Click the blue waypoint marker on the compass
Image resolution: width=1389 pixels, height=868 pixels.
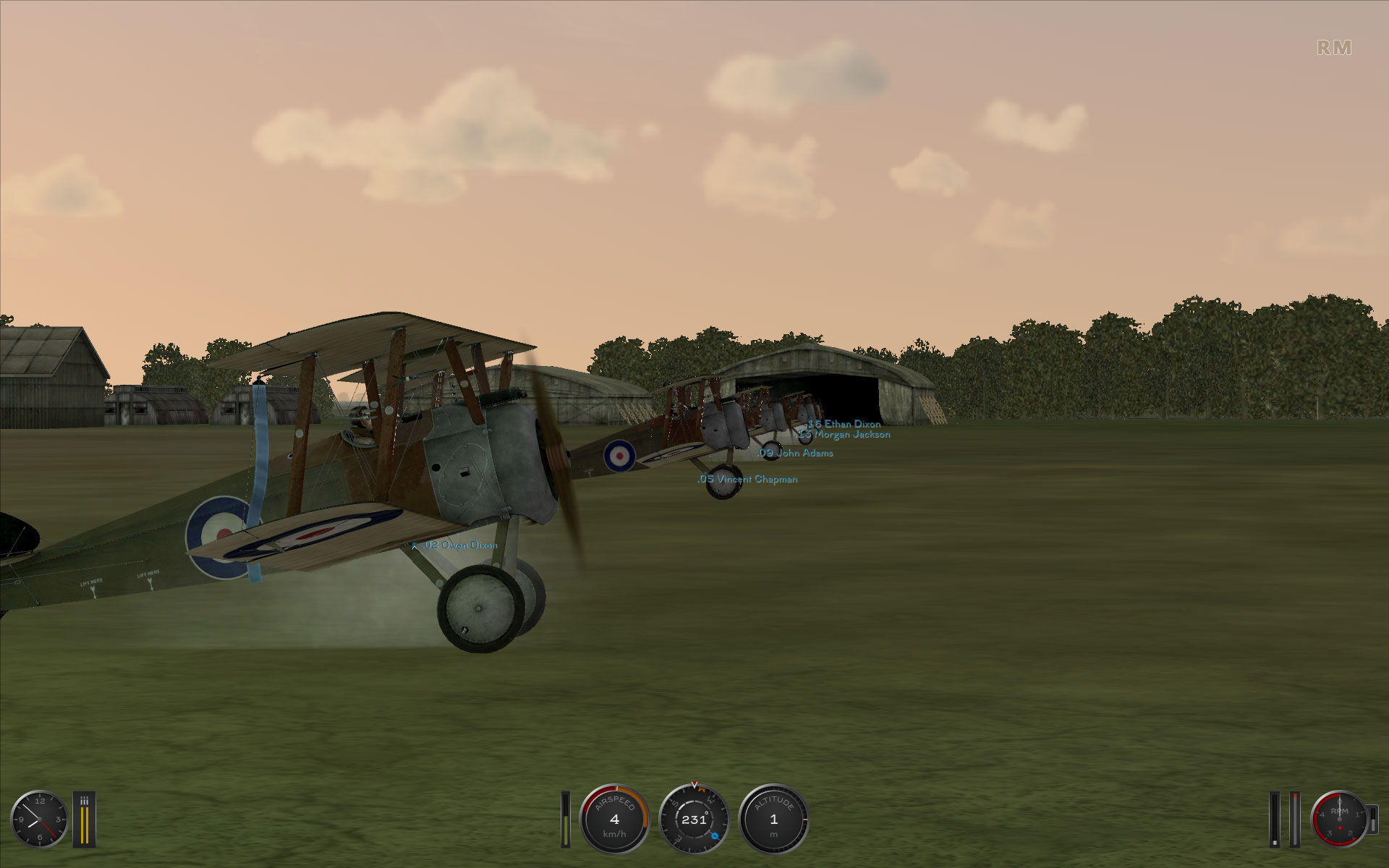pyautogui.click(x=715, y=836)
